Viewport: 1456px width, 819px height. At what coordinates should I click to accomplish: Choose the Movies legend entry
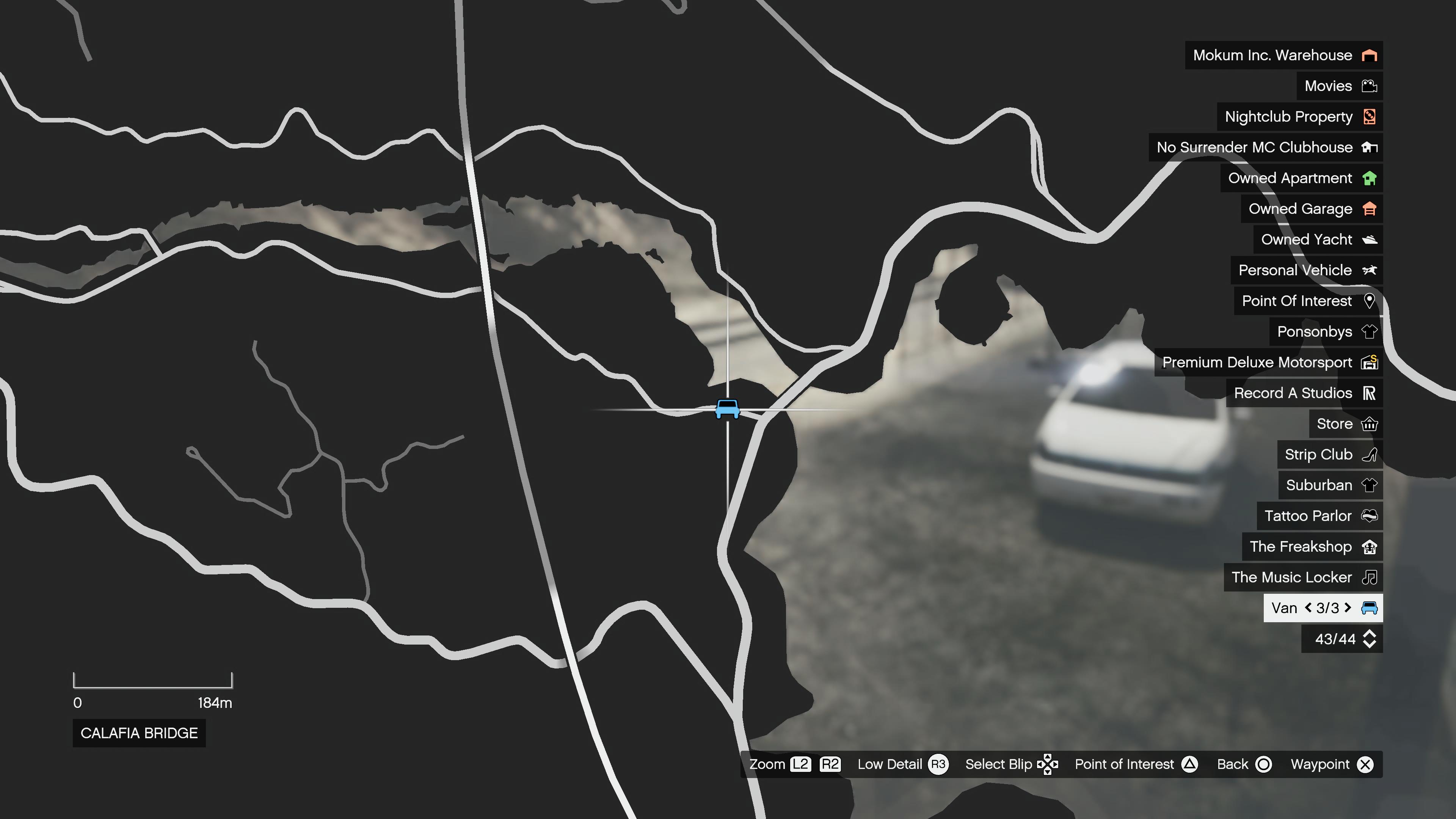(x=1339, y=86)
